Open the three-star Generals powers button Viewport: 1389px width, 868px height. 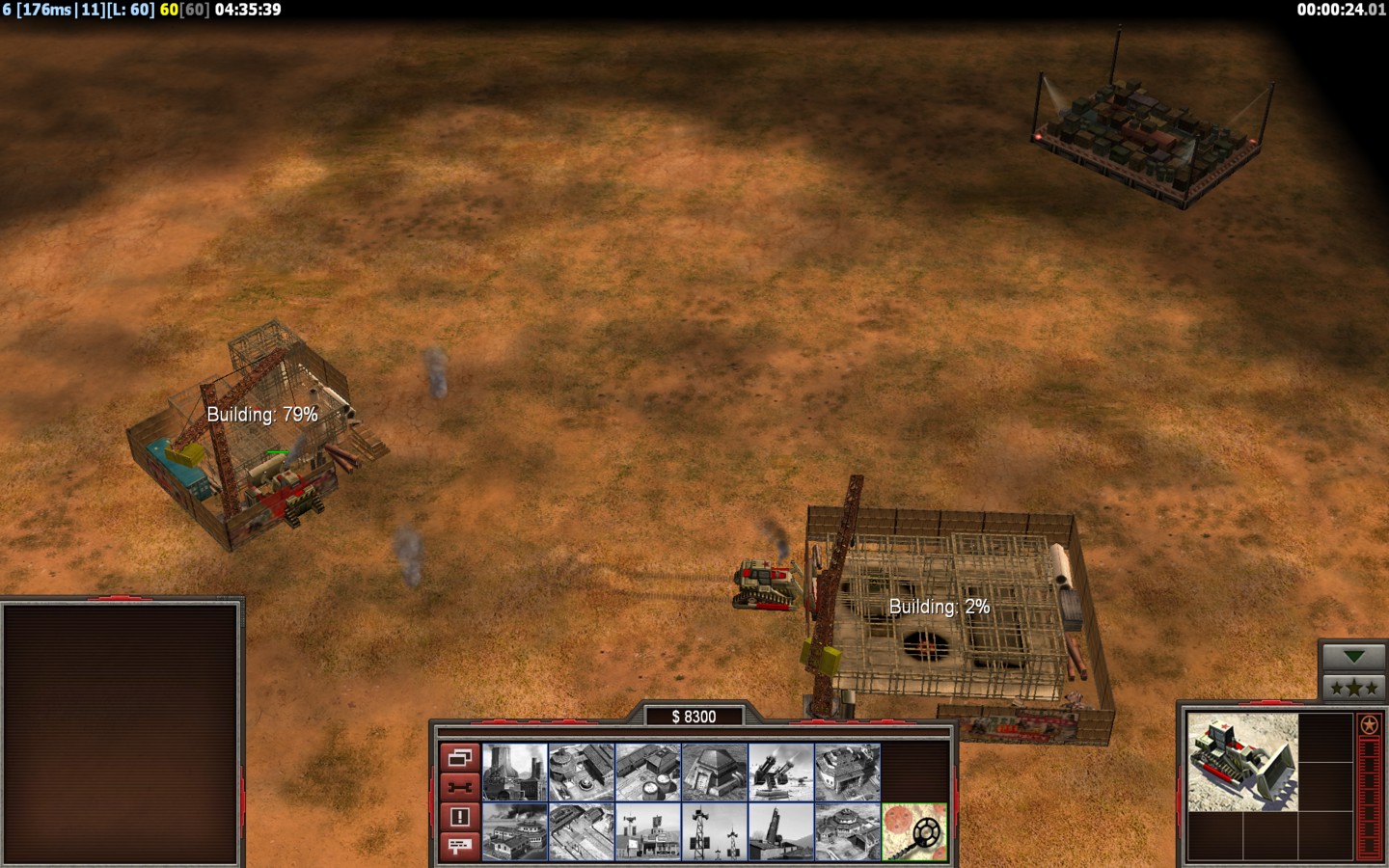coord(1353,688)
